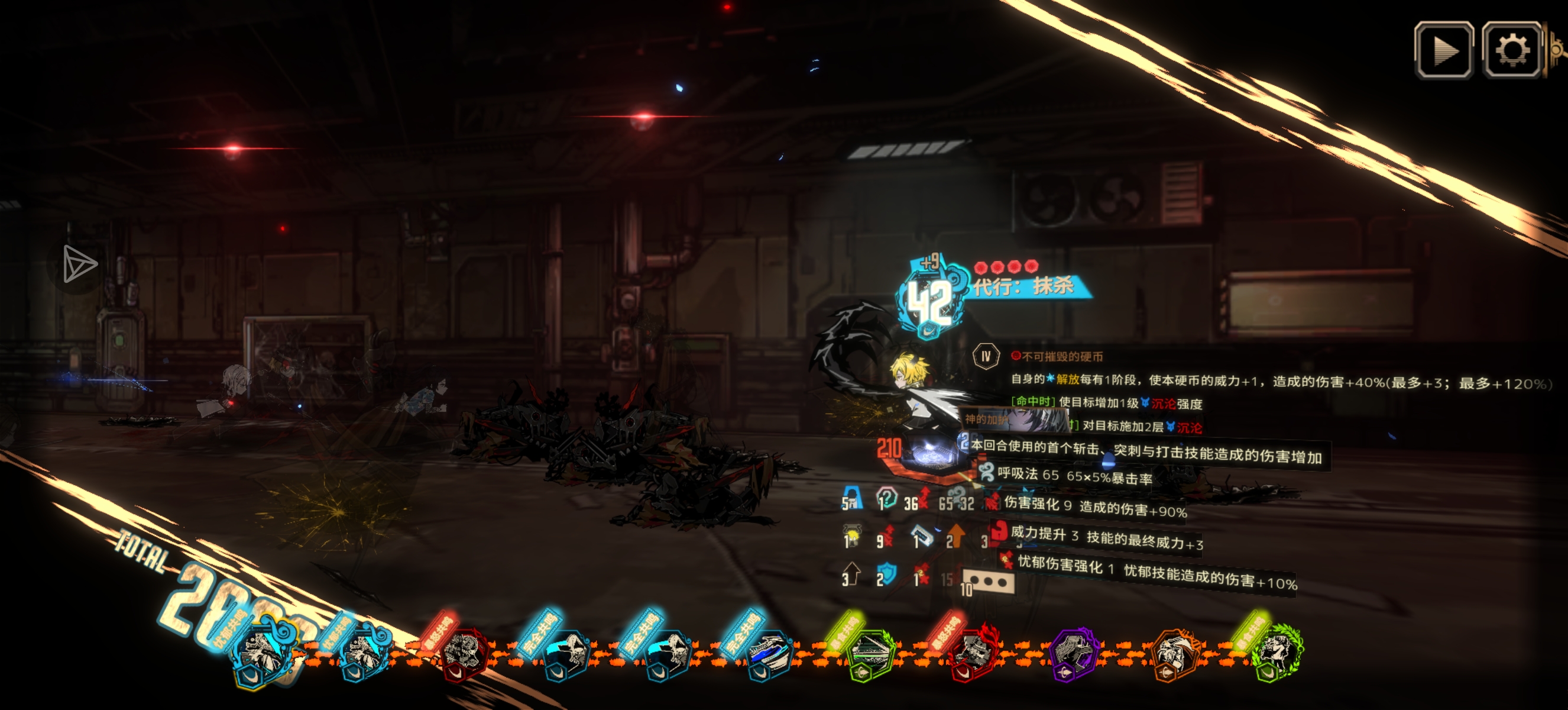Open the roman numeral IV coin badge
Screen dimensions: 1568x710
(986, 356)
